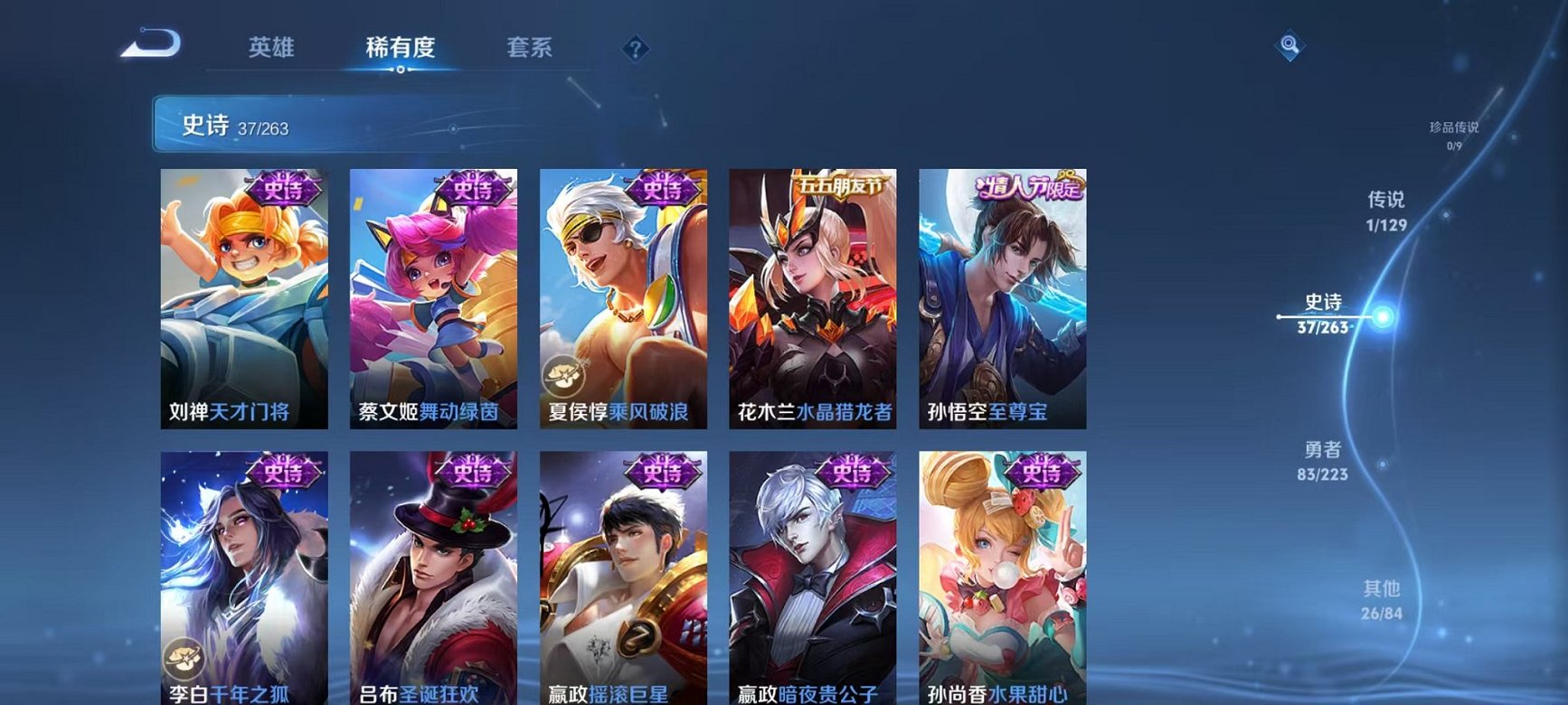Open the 其他 rarity section
The height and width of the screenshot is (705, 1568).
point(1380,597)
